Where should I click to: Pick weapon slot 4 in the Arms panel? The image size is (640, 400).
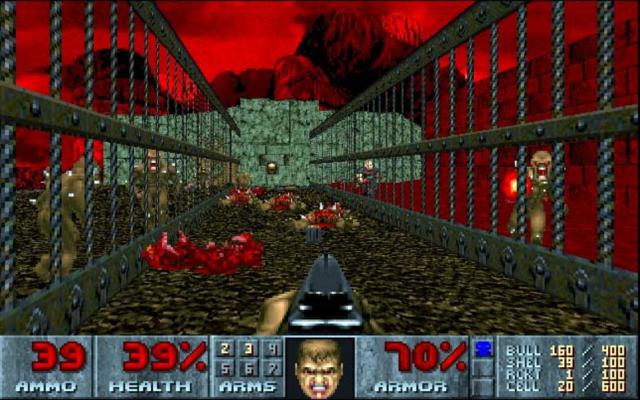point(272,350)
